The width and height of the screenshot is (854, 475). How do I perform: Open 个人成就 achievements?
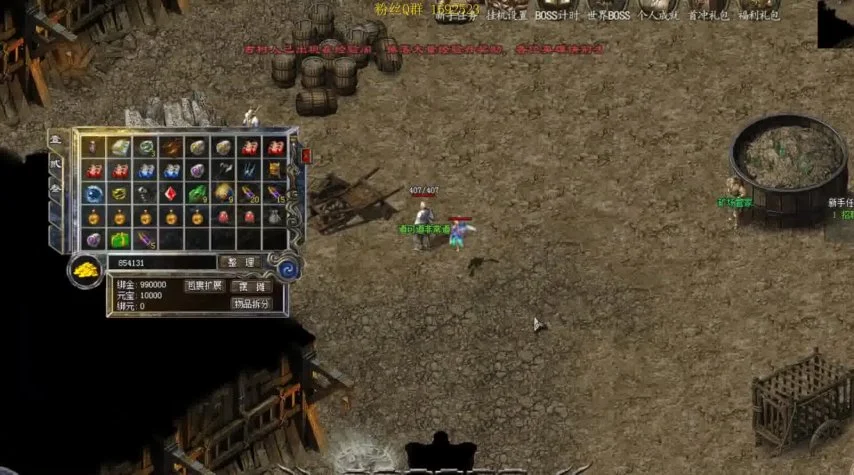point(659,15)
